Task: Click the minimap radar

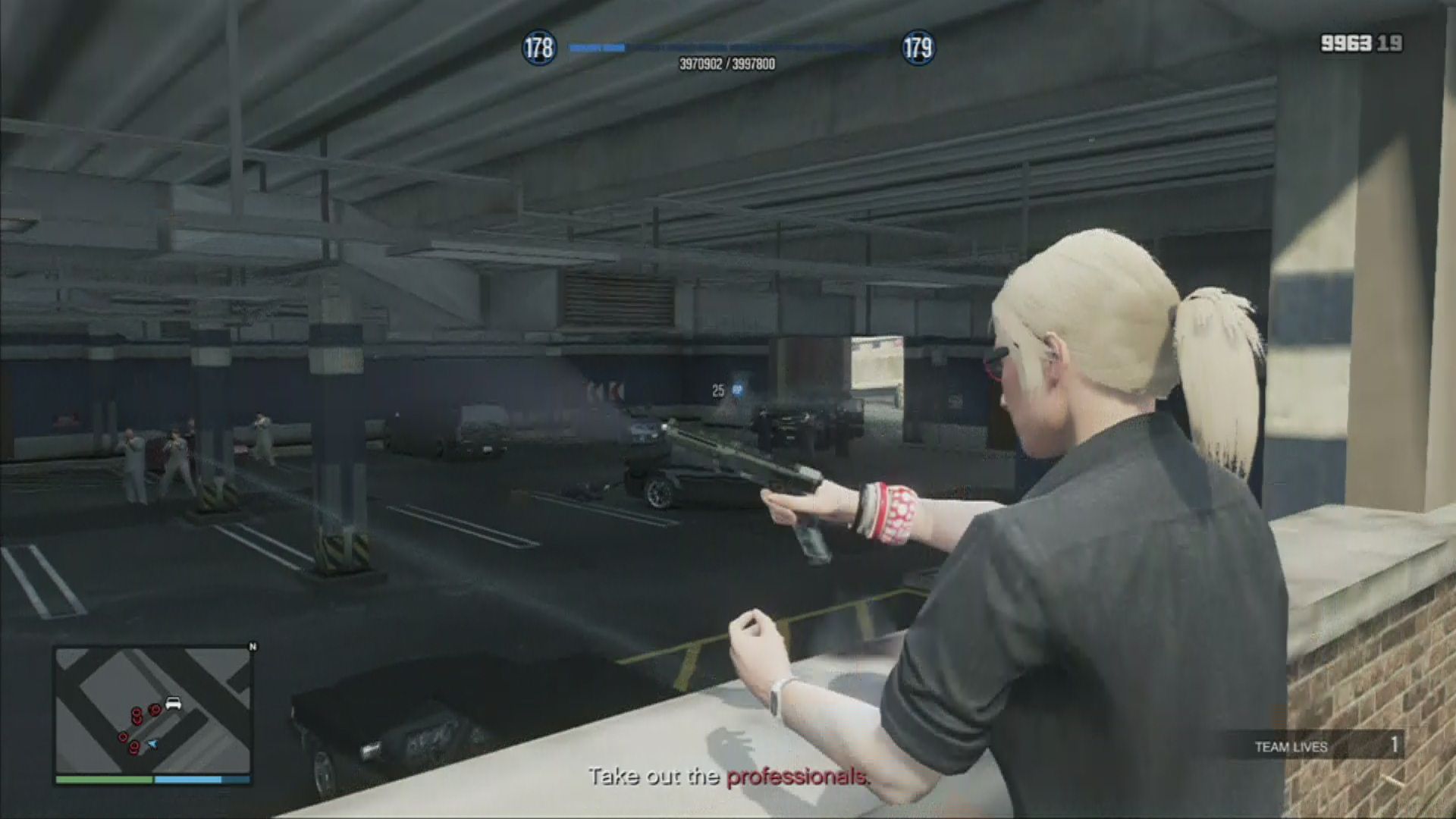Action: pos(152,710)
